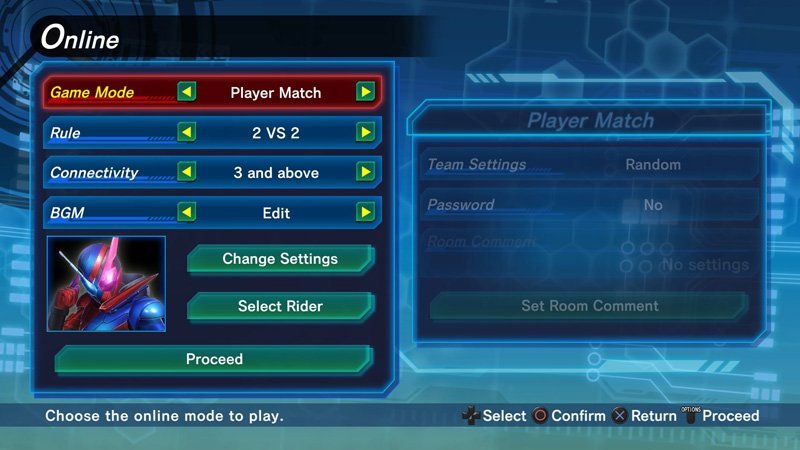Click the BGM left arrow
The width and height of the screenshot is (800, 450).
187,212
